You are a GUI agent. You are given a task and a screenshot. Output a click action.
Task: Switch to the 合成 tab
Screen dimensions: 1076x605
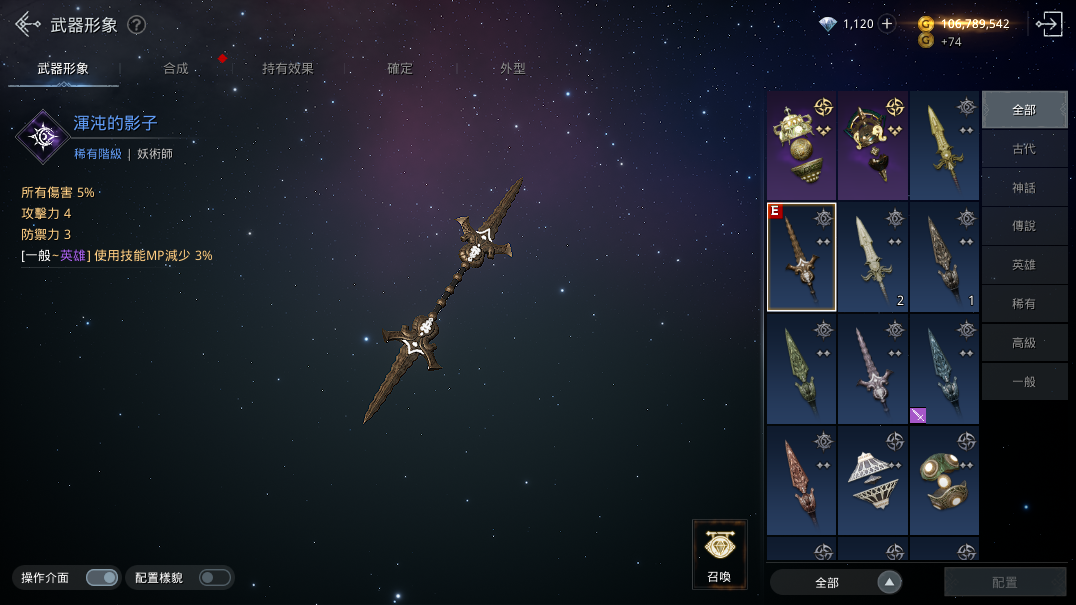176,68
